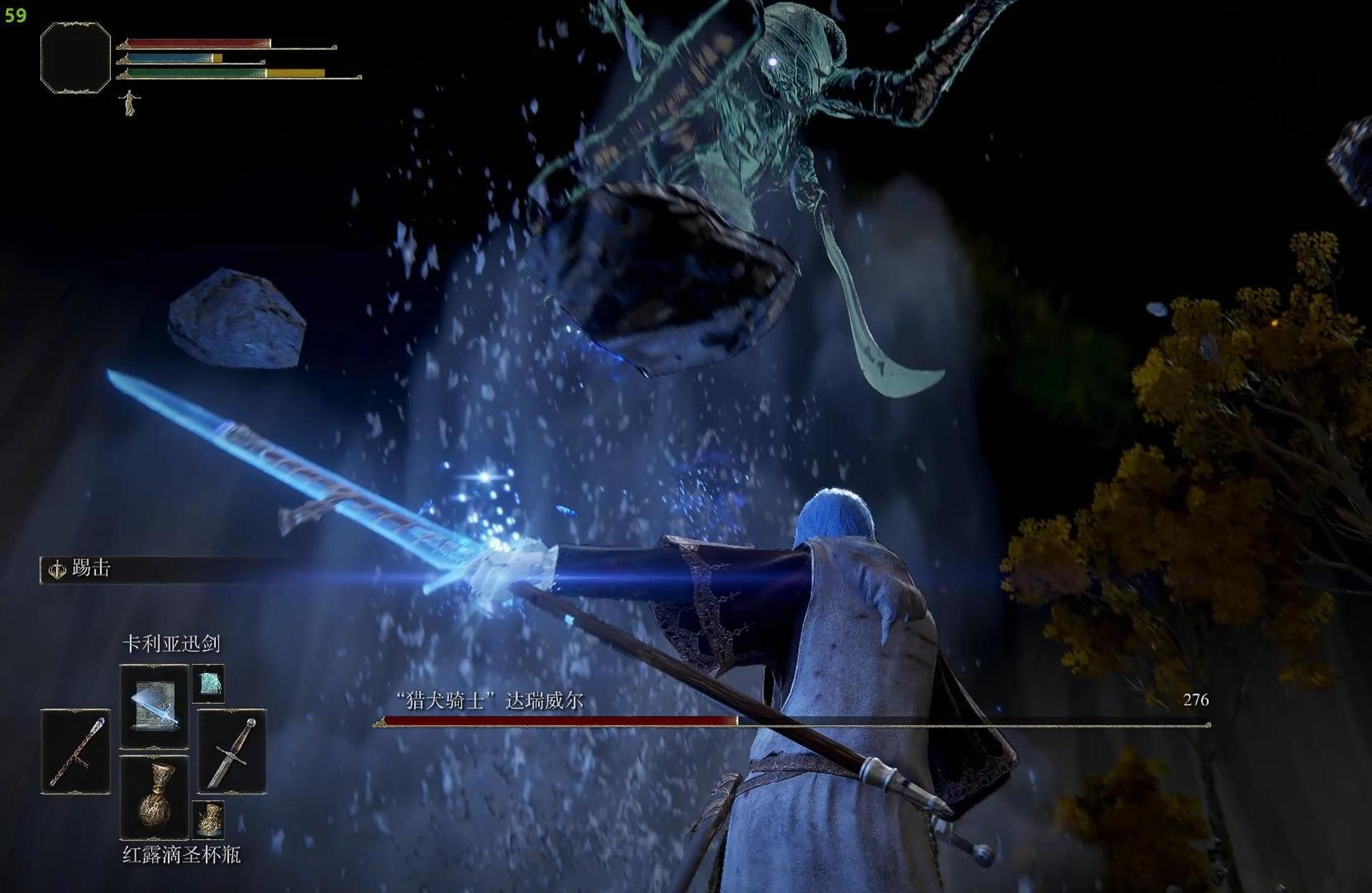The height and width of the screenshot is (893, 1372).
Task: Click the status buff icon under the stamina bar
Action: 130,102
